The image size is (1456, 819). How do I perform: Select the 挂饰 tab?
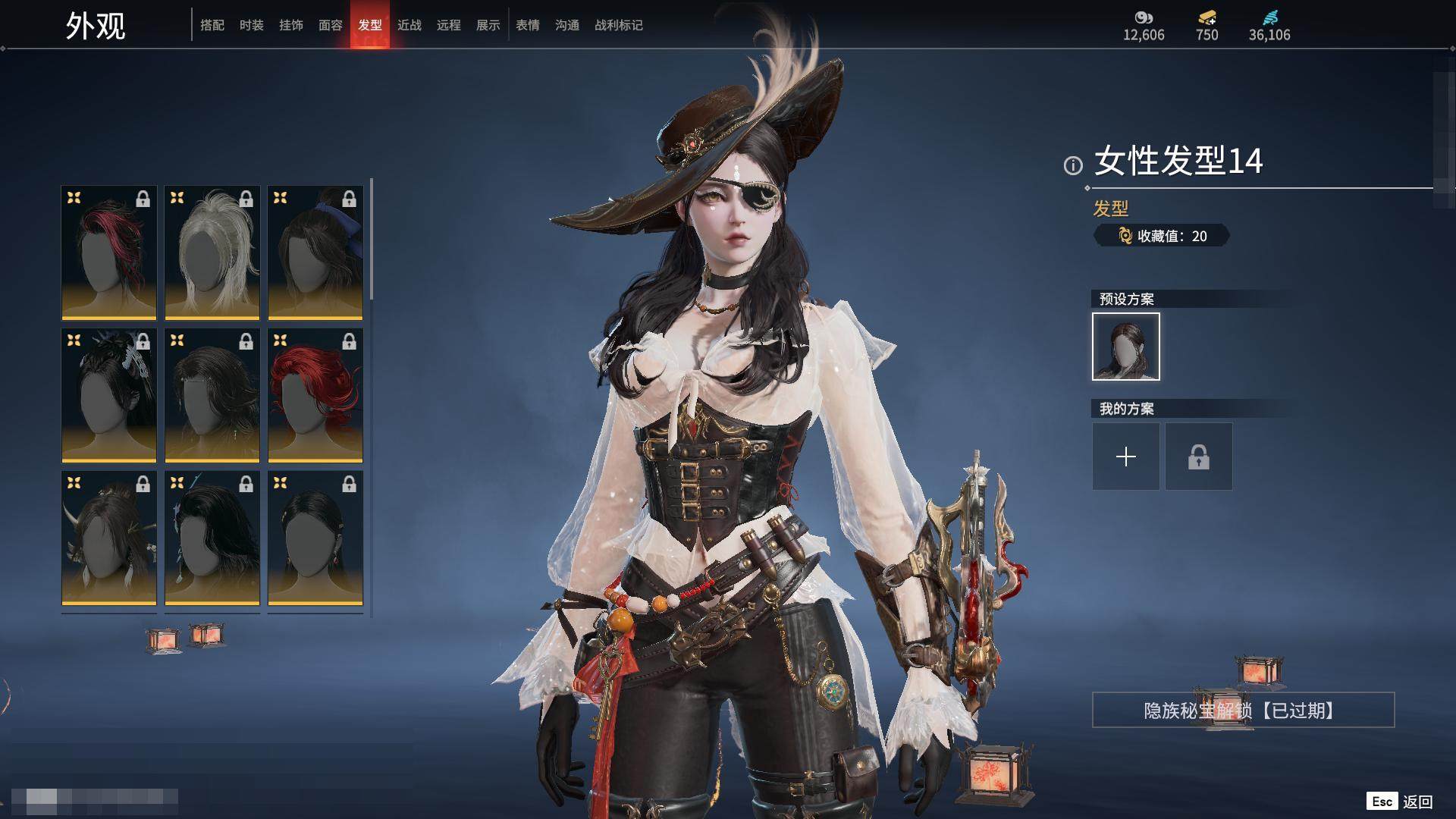point(291,25)
